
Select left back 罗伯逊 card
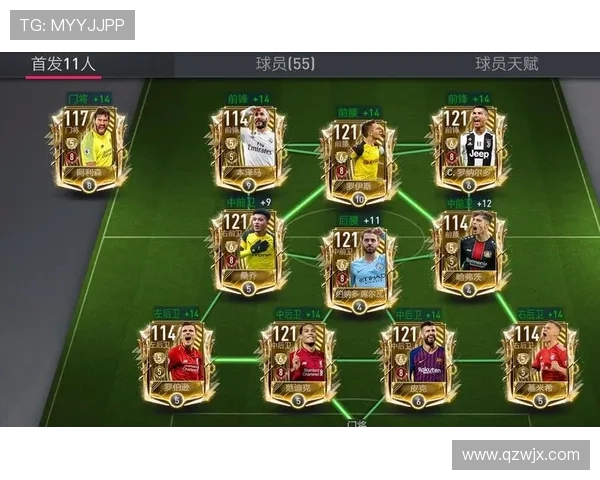176,362
